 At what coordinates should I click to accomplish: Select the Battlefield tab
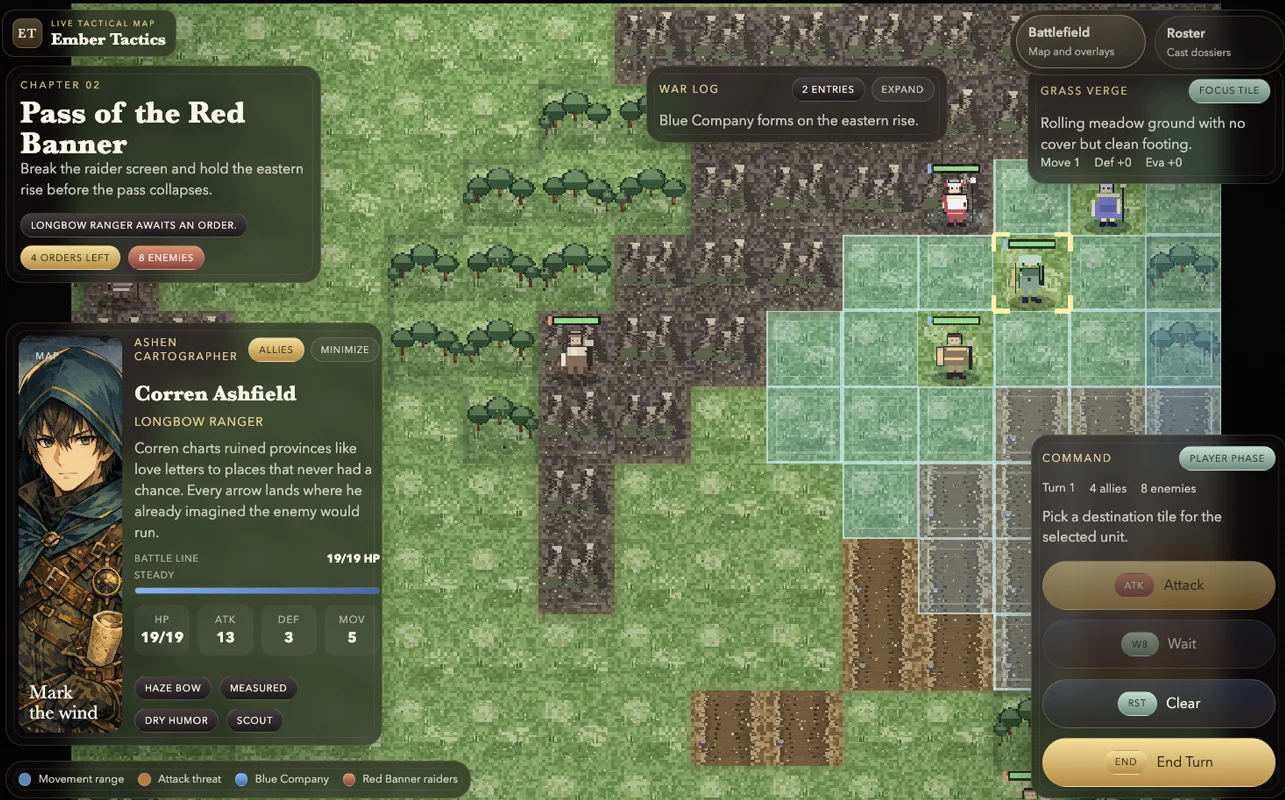tap(1079, 41)
